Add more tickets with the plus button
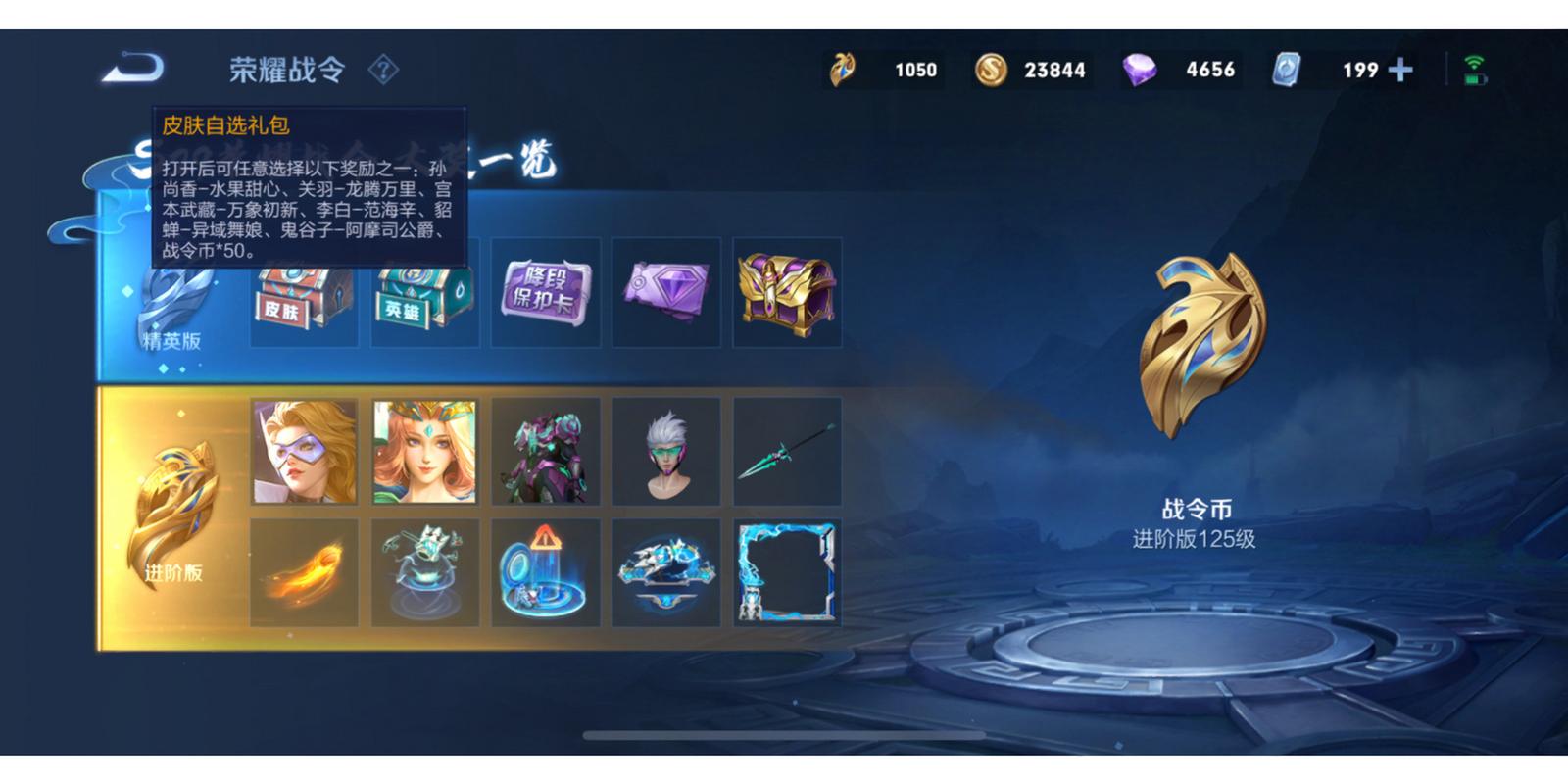This screenshot has width=1568, height=784. tap(1400, 70)
